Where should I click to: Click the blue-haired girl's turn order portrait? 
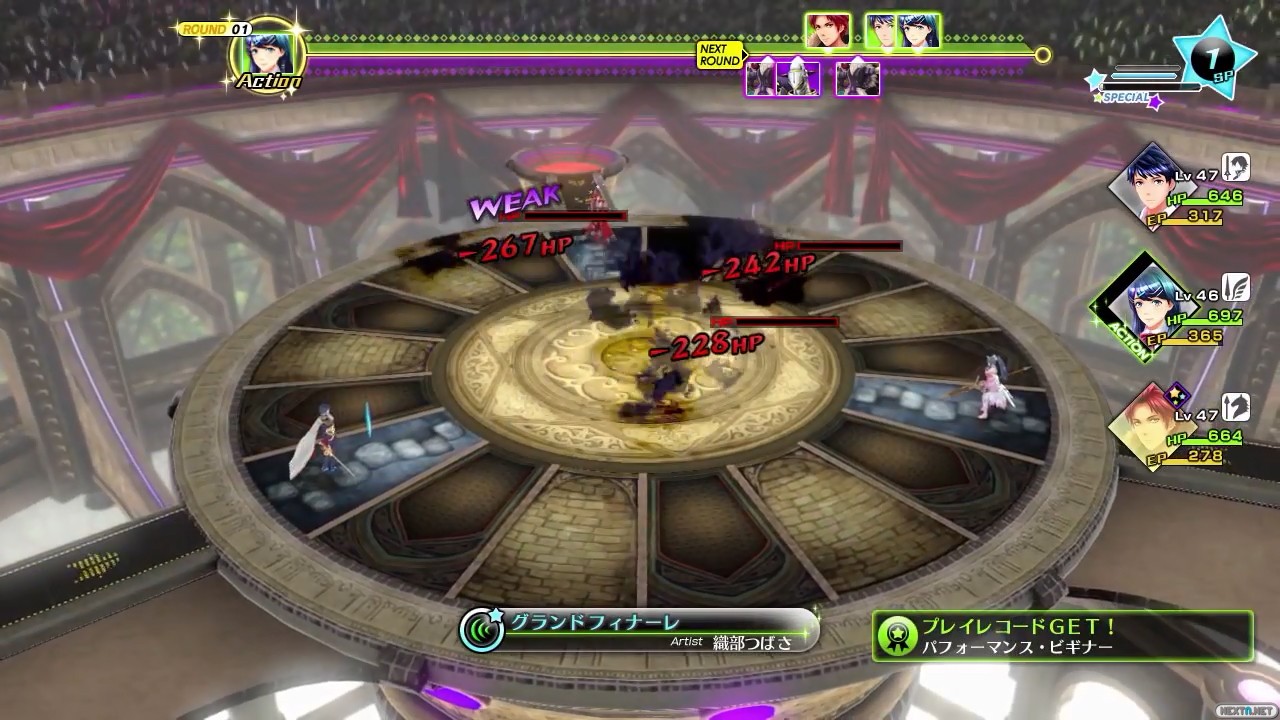921,31
